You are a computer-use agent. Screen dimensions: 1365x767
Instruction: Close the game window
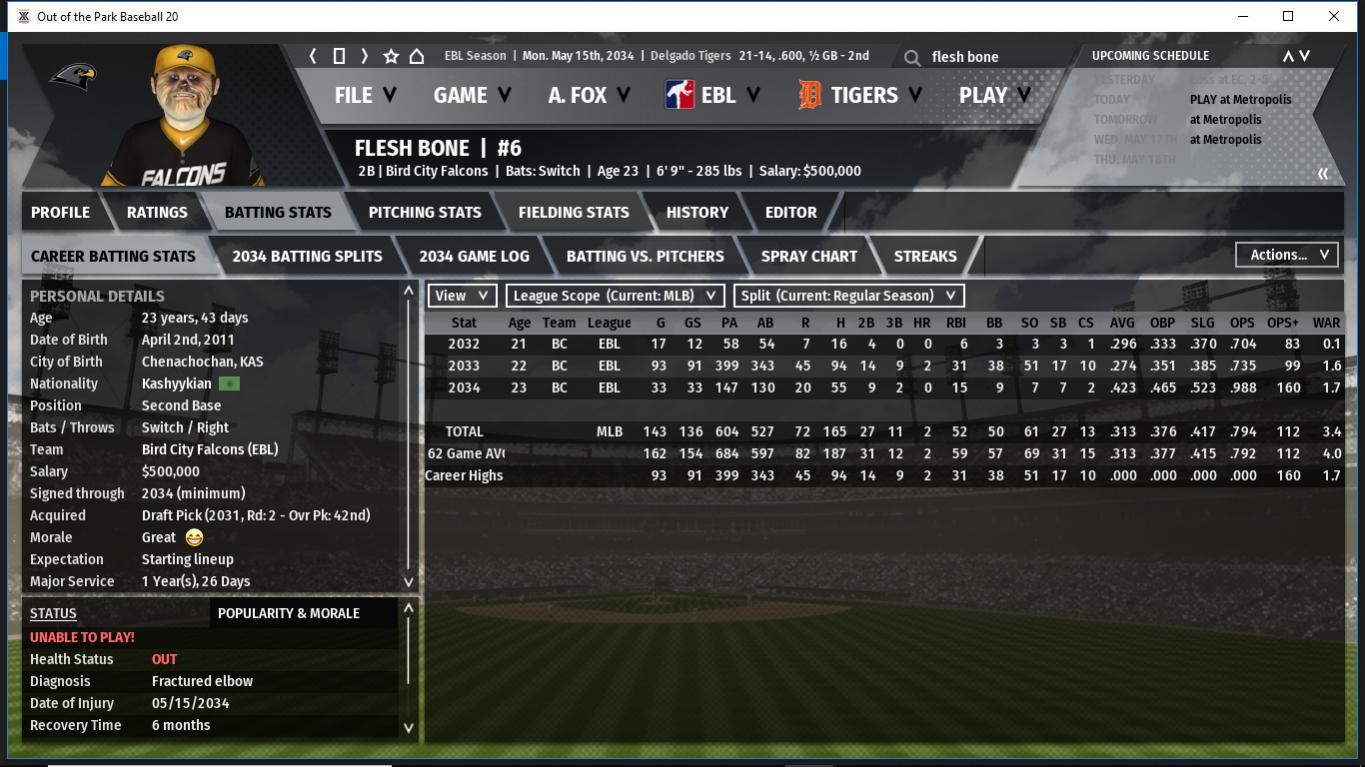coord(1334,16)
